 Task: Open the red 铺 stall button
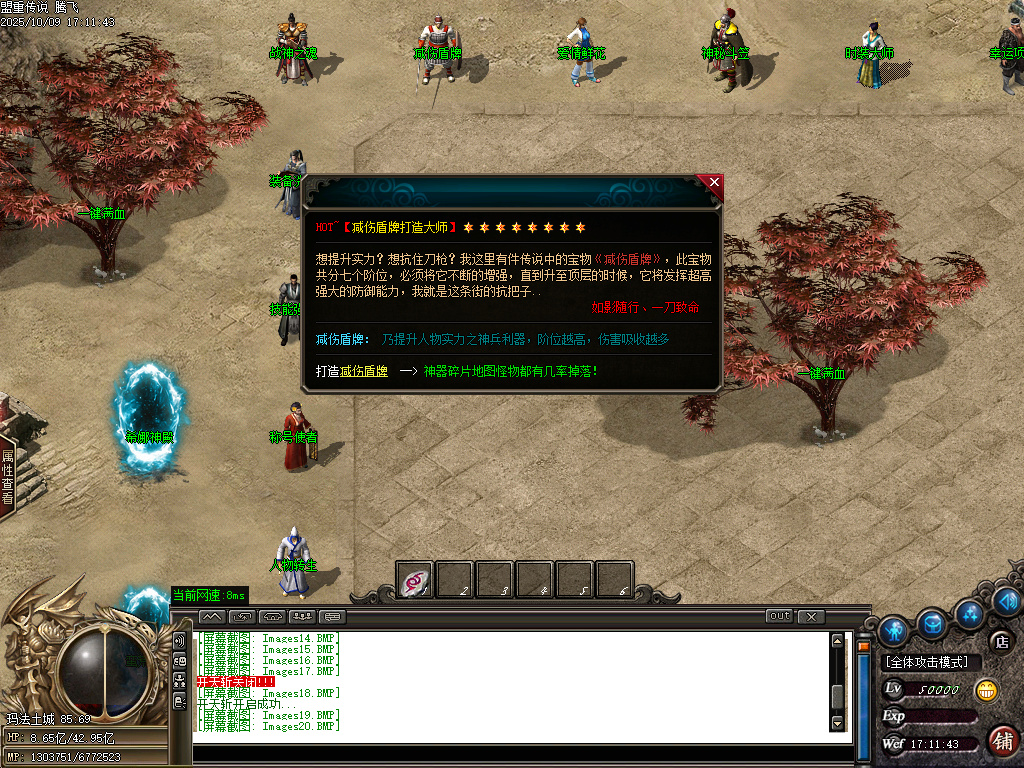click(x=1002, y=741)
